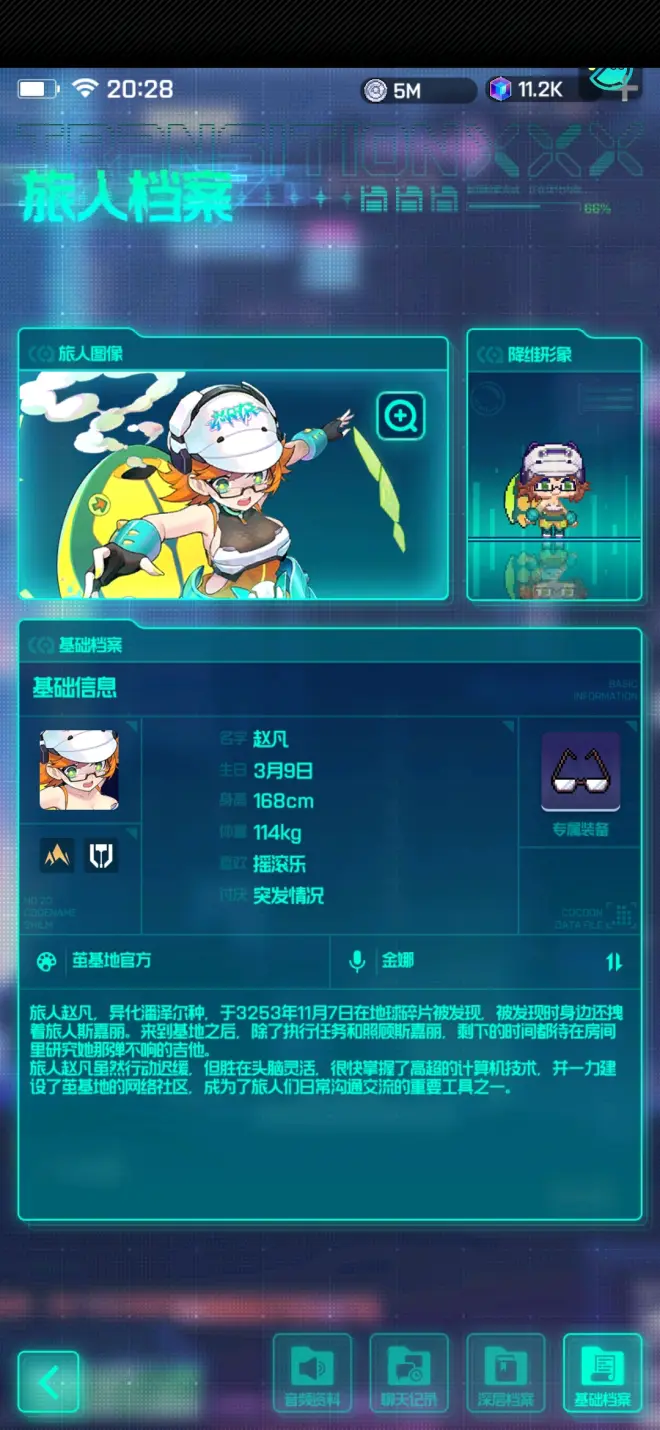This screenshot has width=660, height=1430.
Task: Select the white class emblem icon
Action: pos(101,855)
